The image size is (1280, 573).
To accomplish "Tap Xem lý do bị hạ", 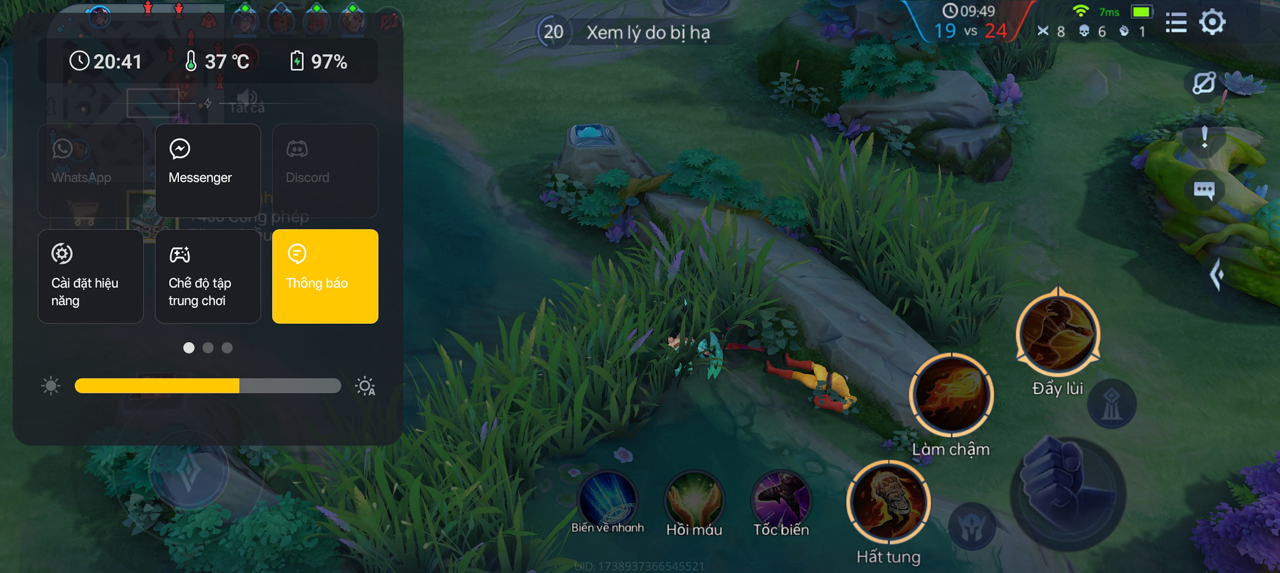I will coord(647,32).
